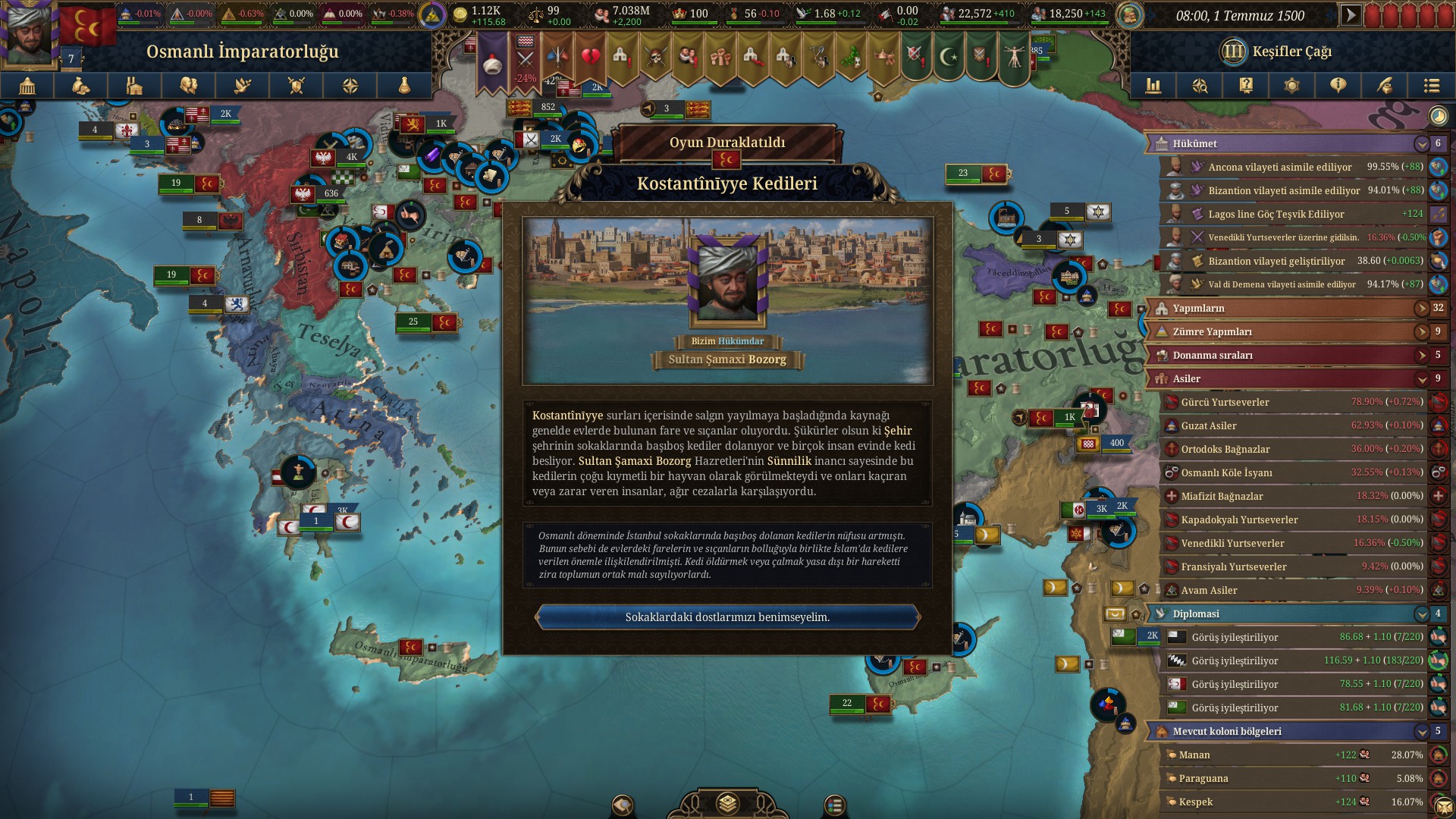Open the help book with question mark
1456x819 pixels.
1246,86
